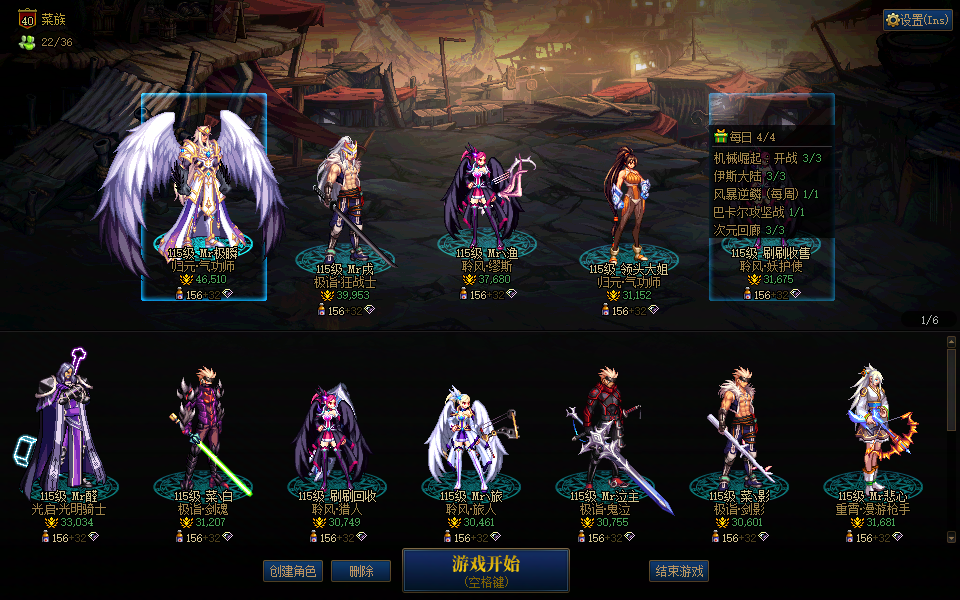
Task: Open 创建角色 to create a character
Action: [x=293, y=571]
